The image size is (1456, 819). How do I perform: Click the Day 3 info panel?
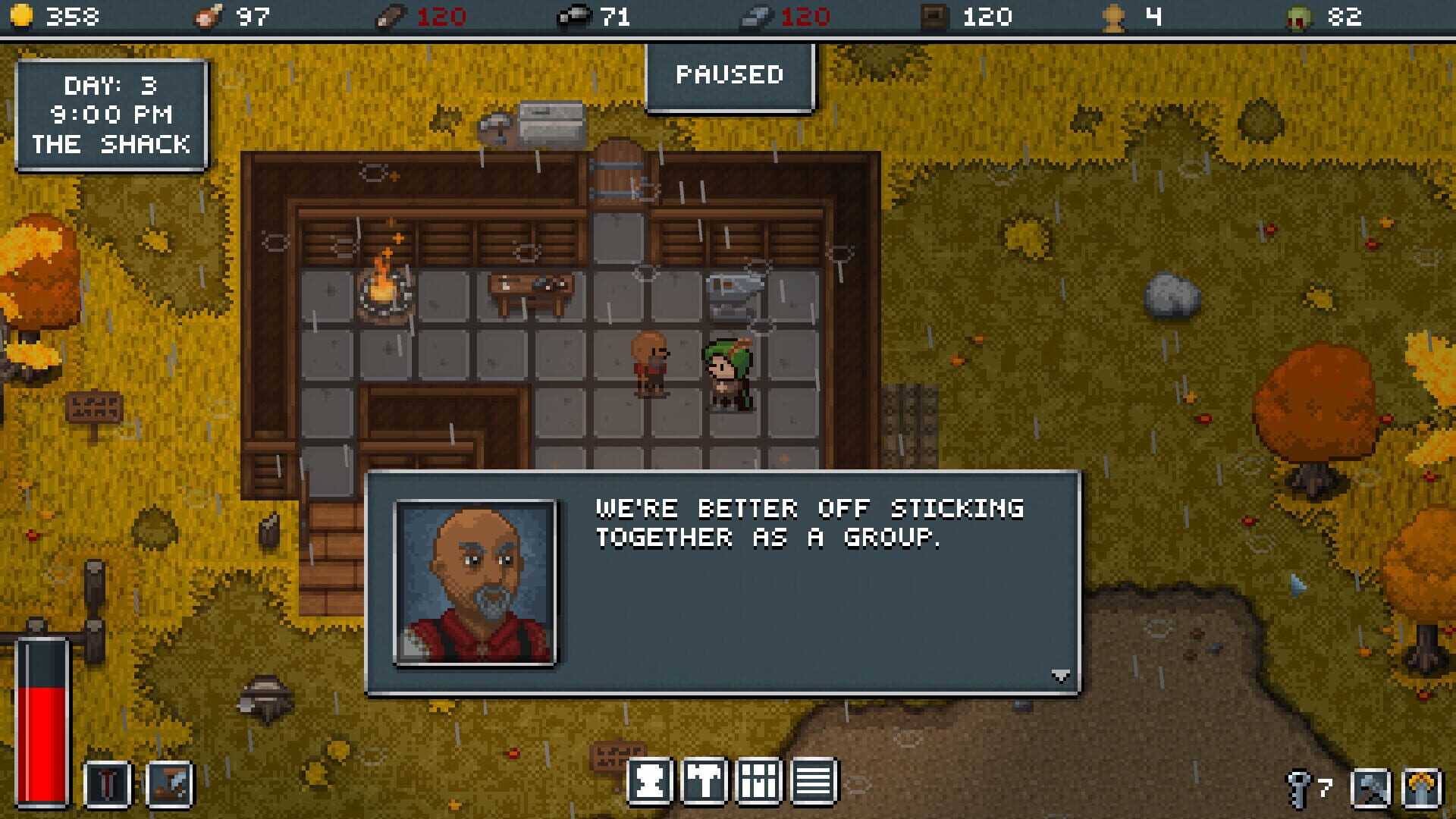[111, 115]
